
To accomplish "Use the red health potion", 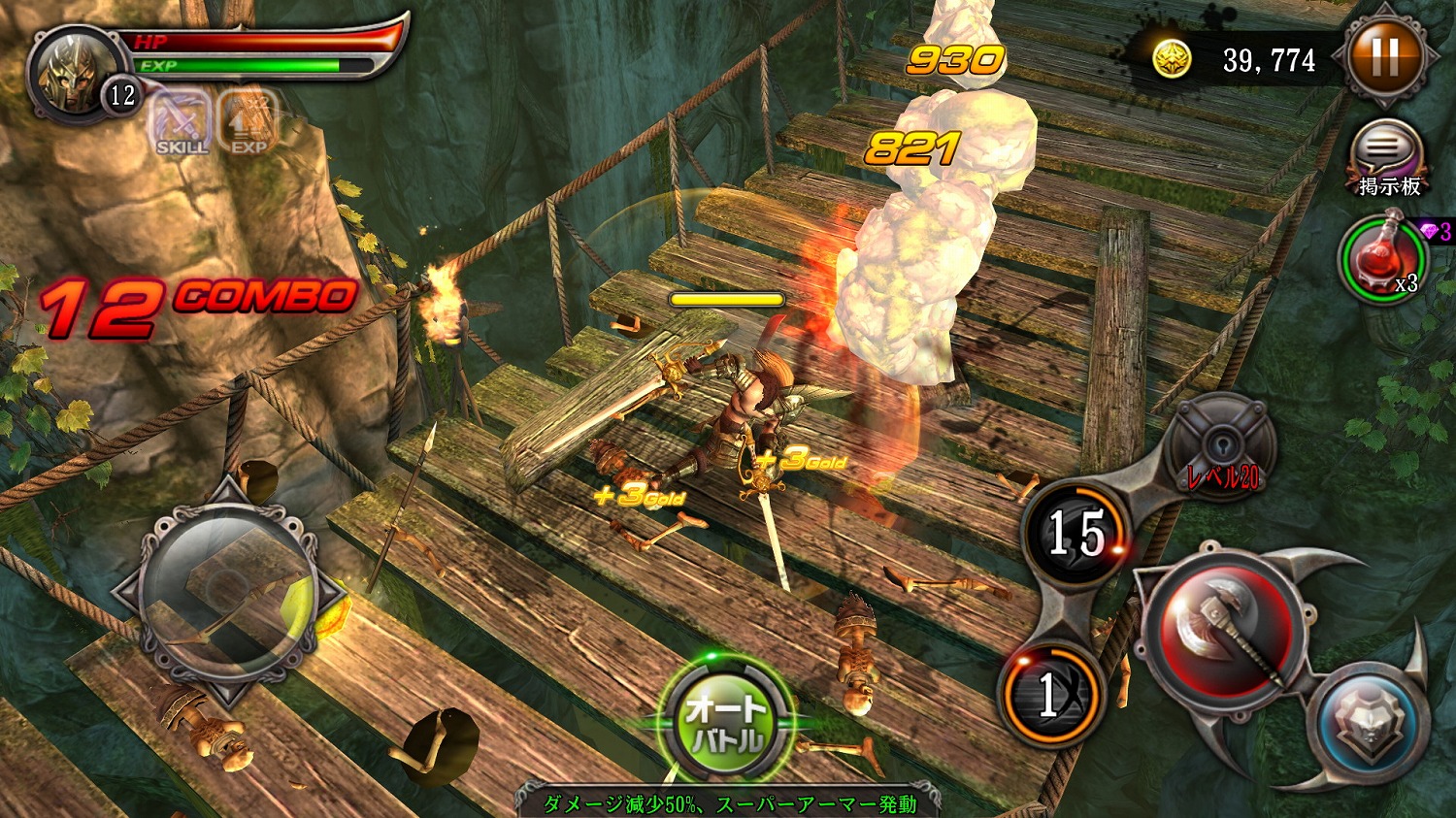I will click(1383, 258).
